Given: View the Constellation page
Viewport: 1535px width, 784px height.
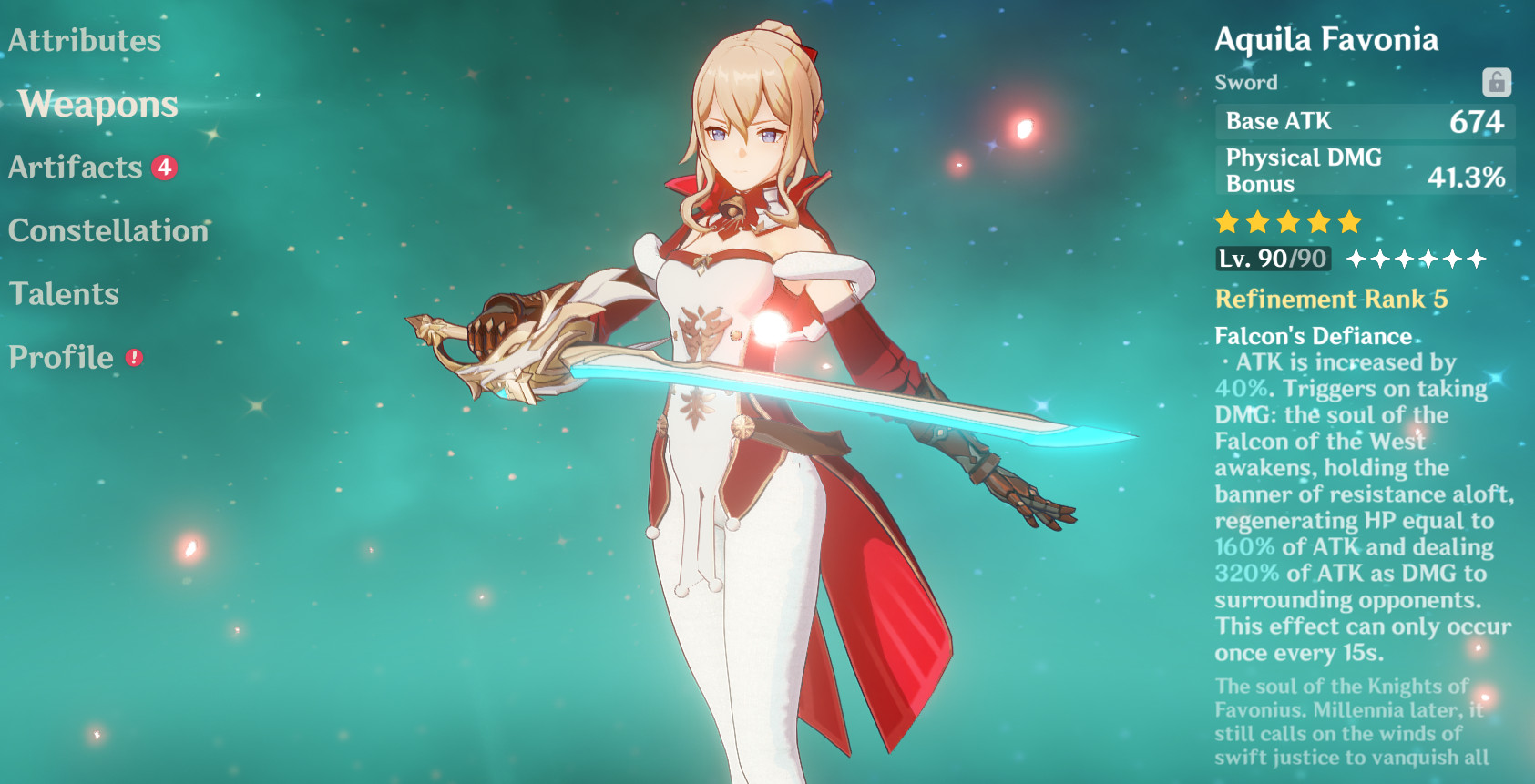Looking at the screenshot, I should click(107, 230).
